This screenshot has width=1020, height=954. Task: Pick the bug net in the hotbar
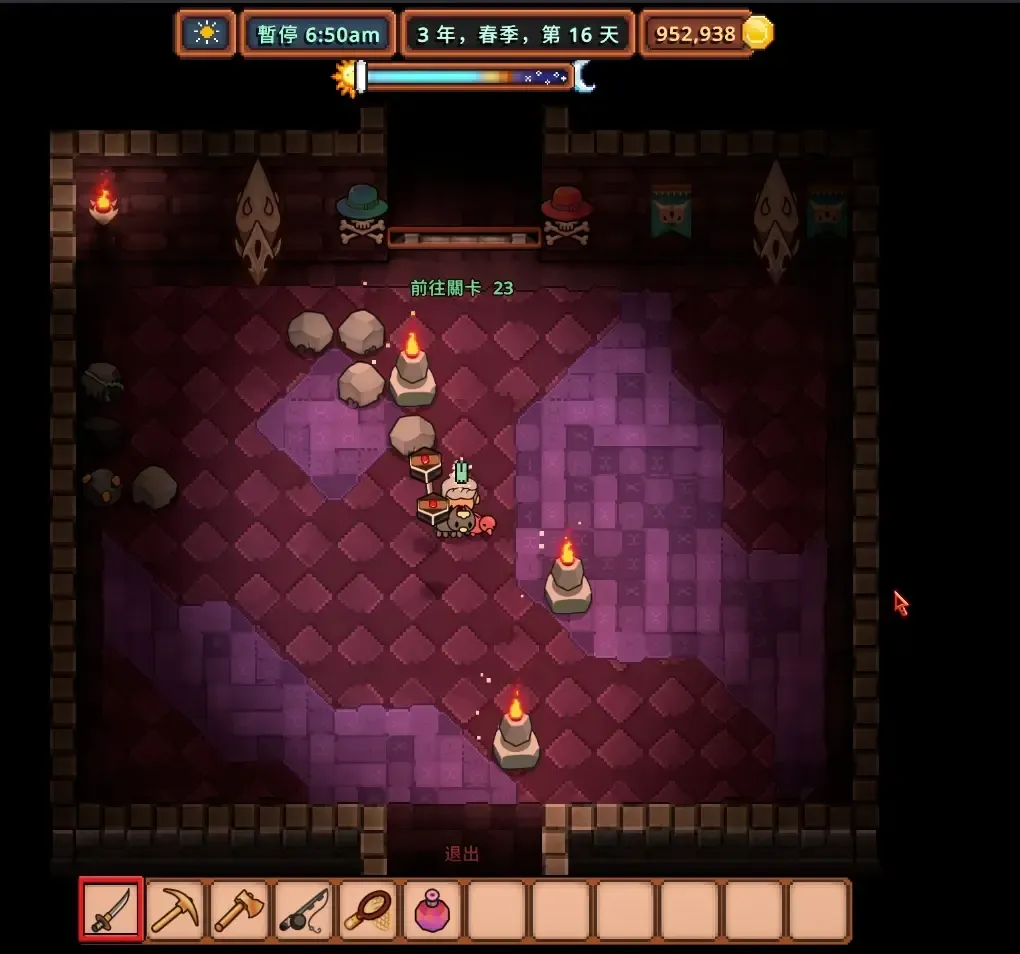(368, 909)
